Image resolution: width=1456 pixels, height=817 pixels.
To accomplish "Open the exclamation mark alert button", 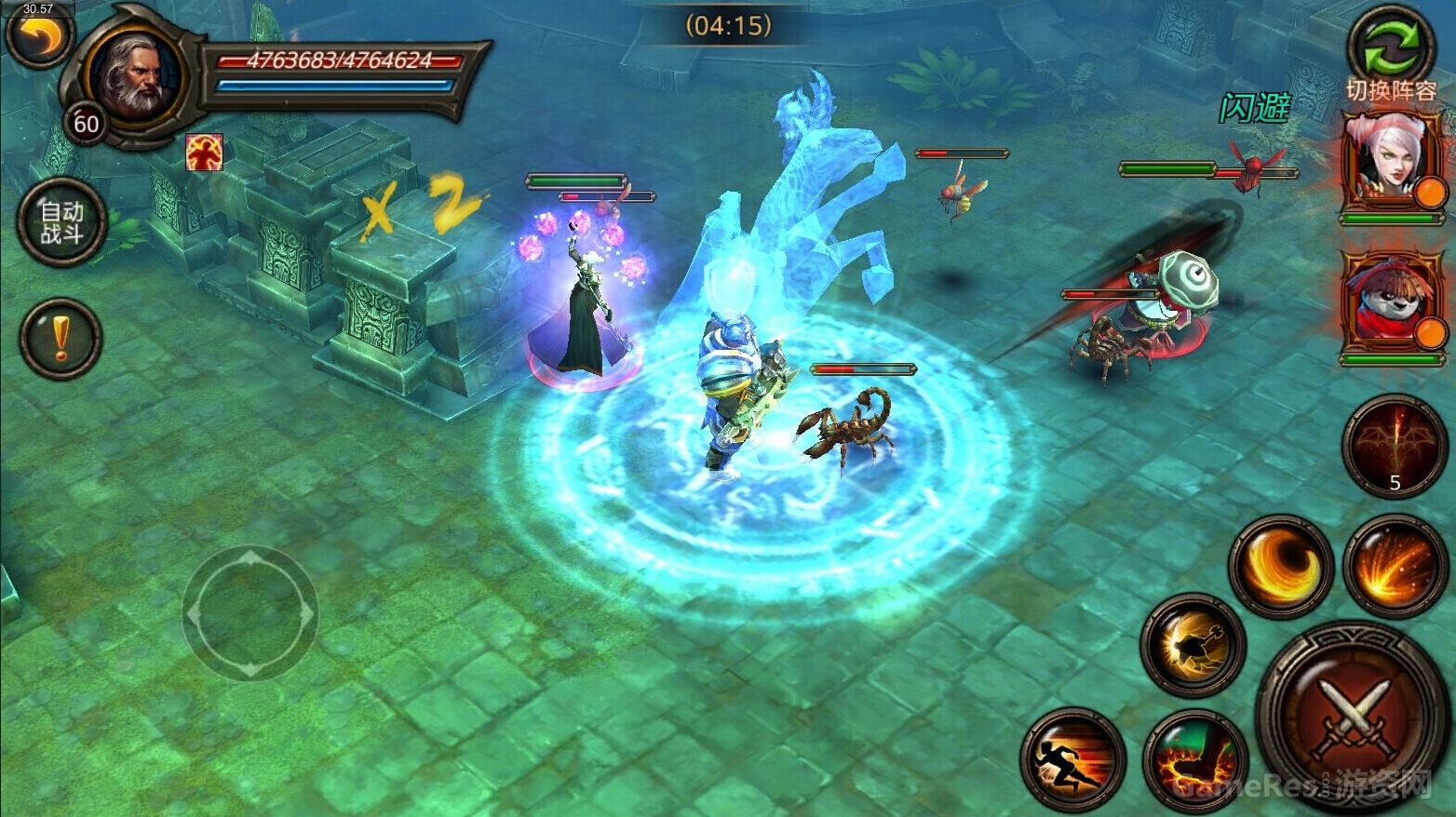I will tap(61, 338).
